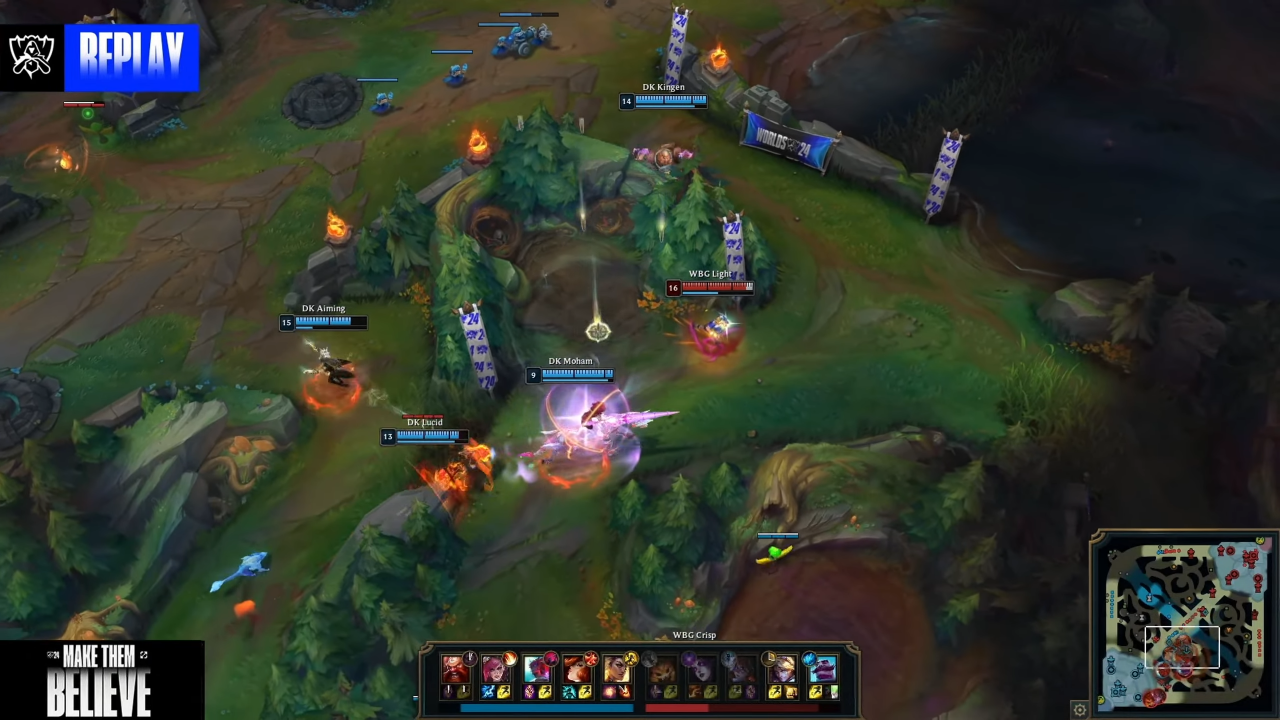The width and height of the screenshot is (1280, 720).
Task: Select the pink-haired Vi champion portrait
Action: pyautogui.click(x=495, y=668)
